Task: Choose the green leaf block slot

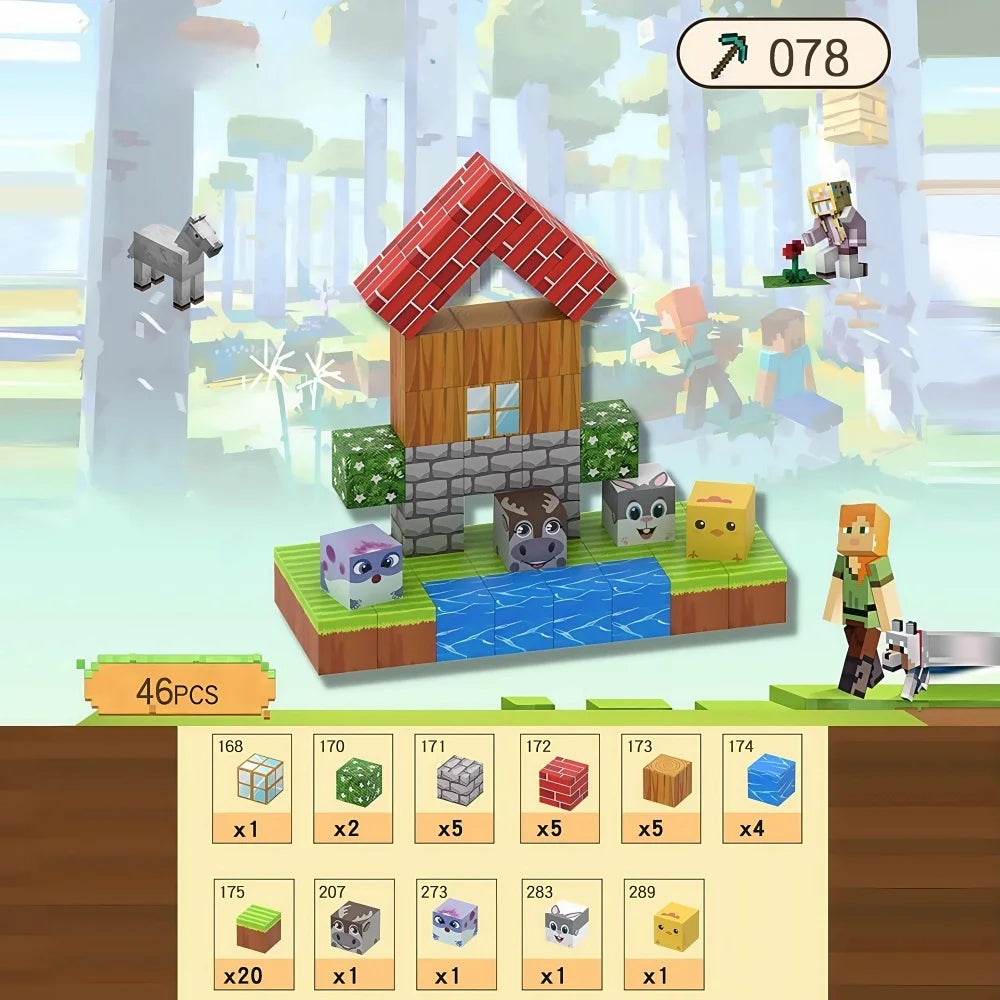Action: tap(353, 788)
